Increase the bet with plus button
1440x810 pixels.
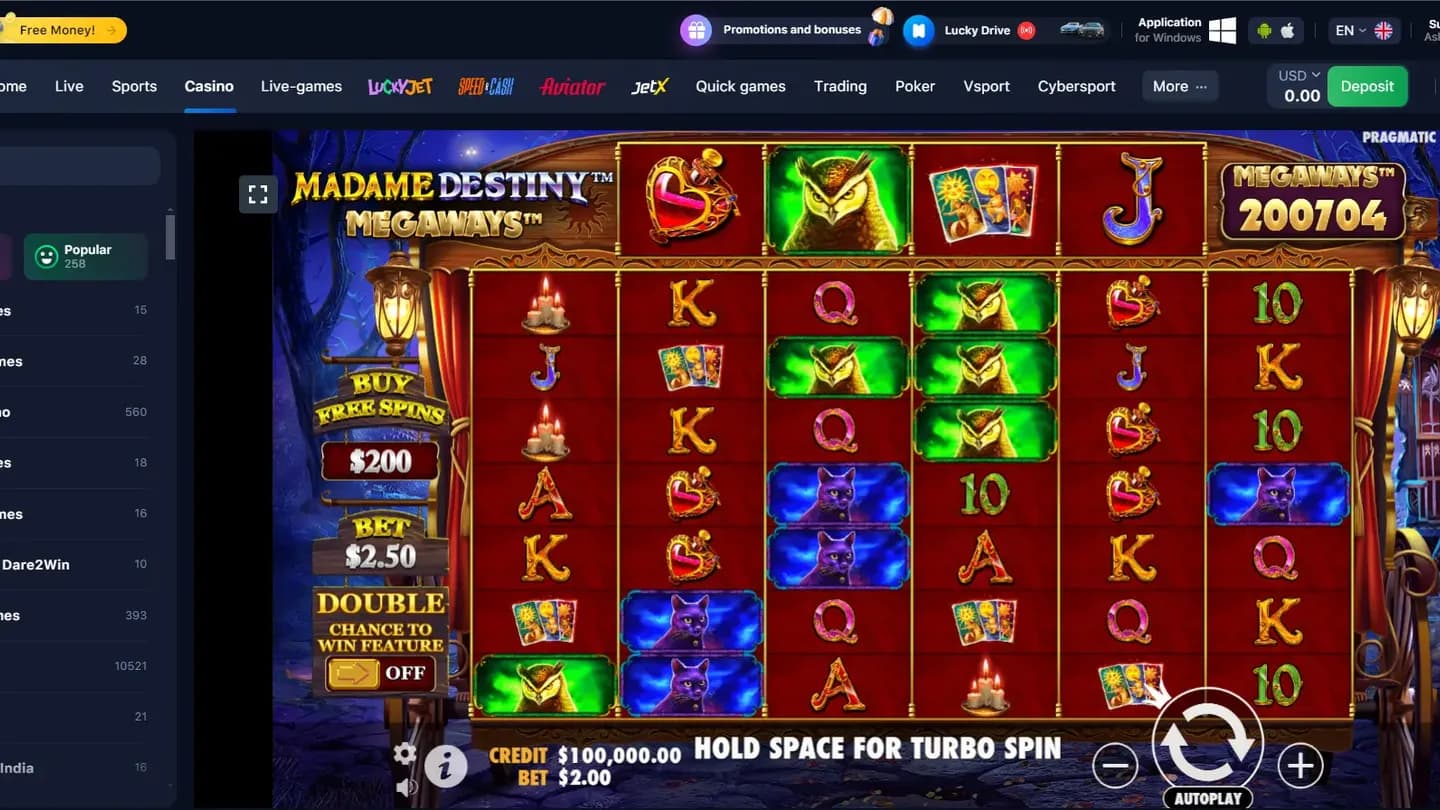[x=1300, y=766]
